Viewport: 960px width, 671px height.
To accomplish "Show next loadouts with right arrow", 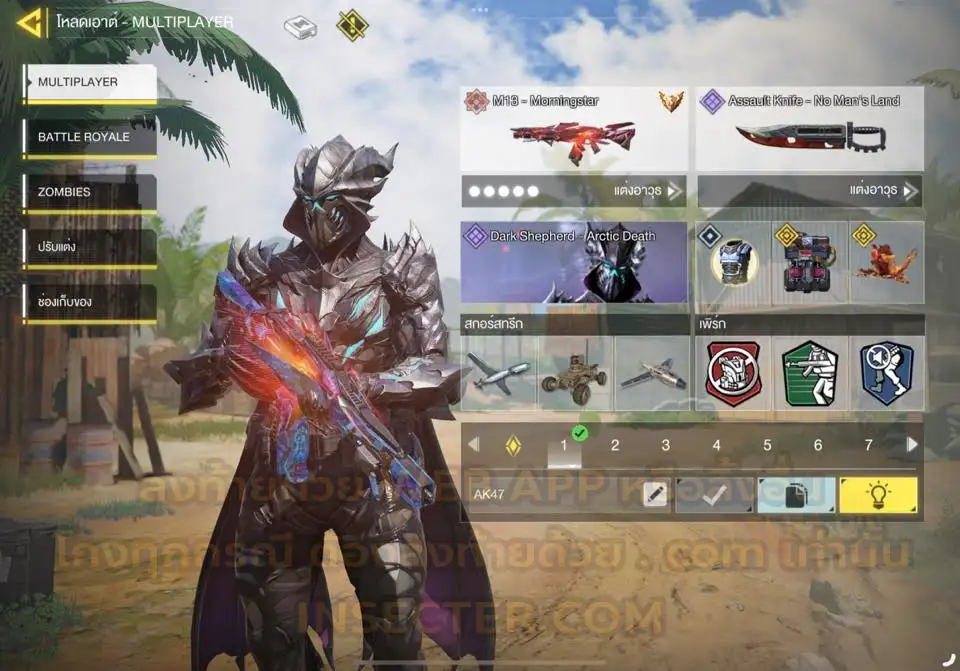I will click(x=912, y=445).
